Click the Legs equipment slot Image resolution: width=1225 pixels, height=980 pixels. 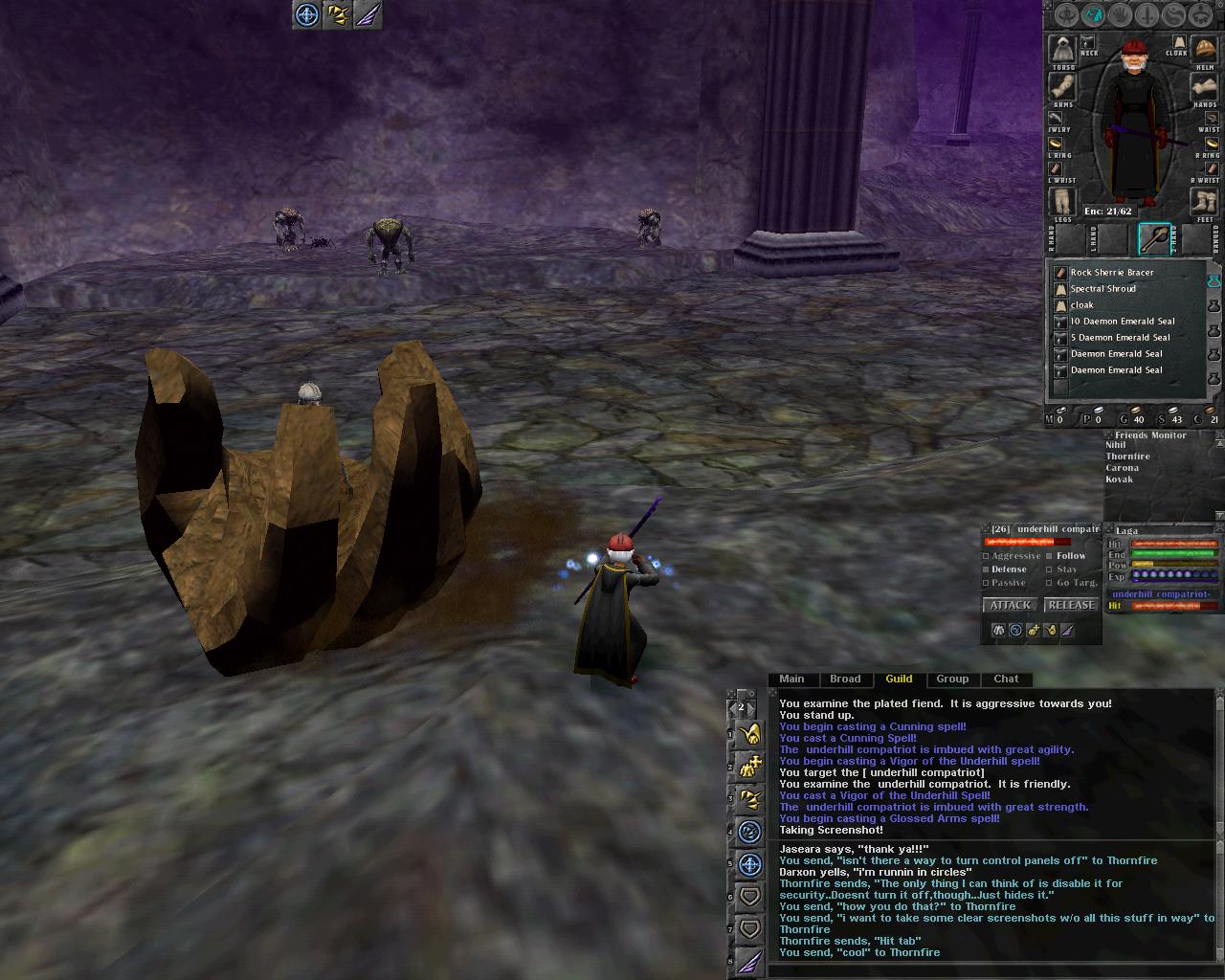1062,202
